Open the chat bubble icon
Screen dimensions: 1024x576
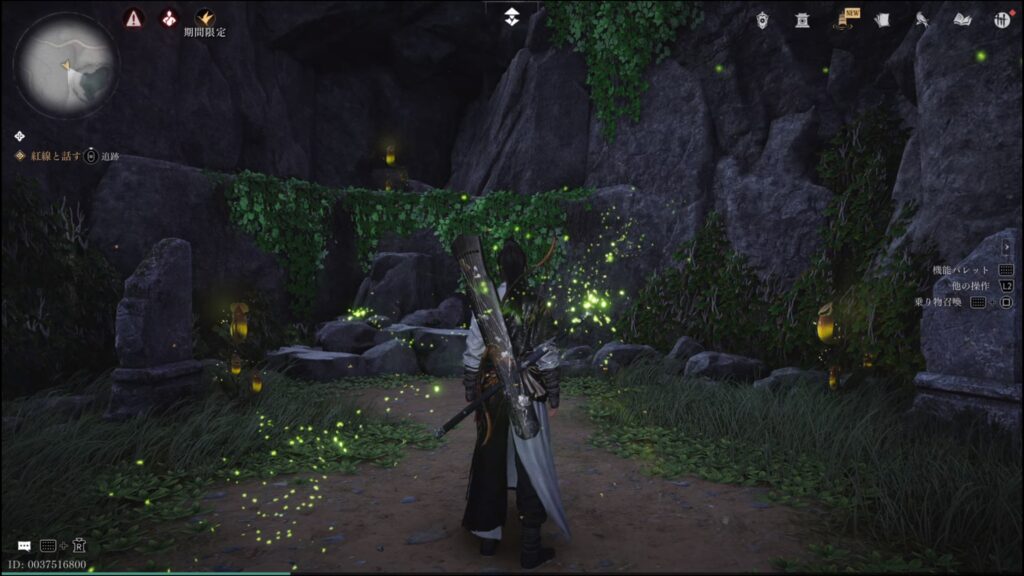pyautogui.click(x=24, y=546)
